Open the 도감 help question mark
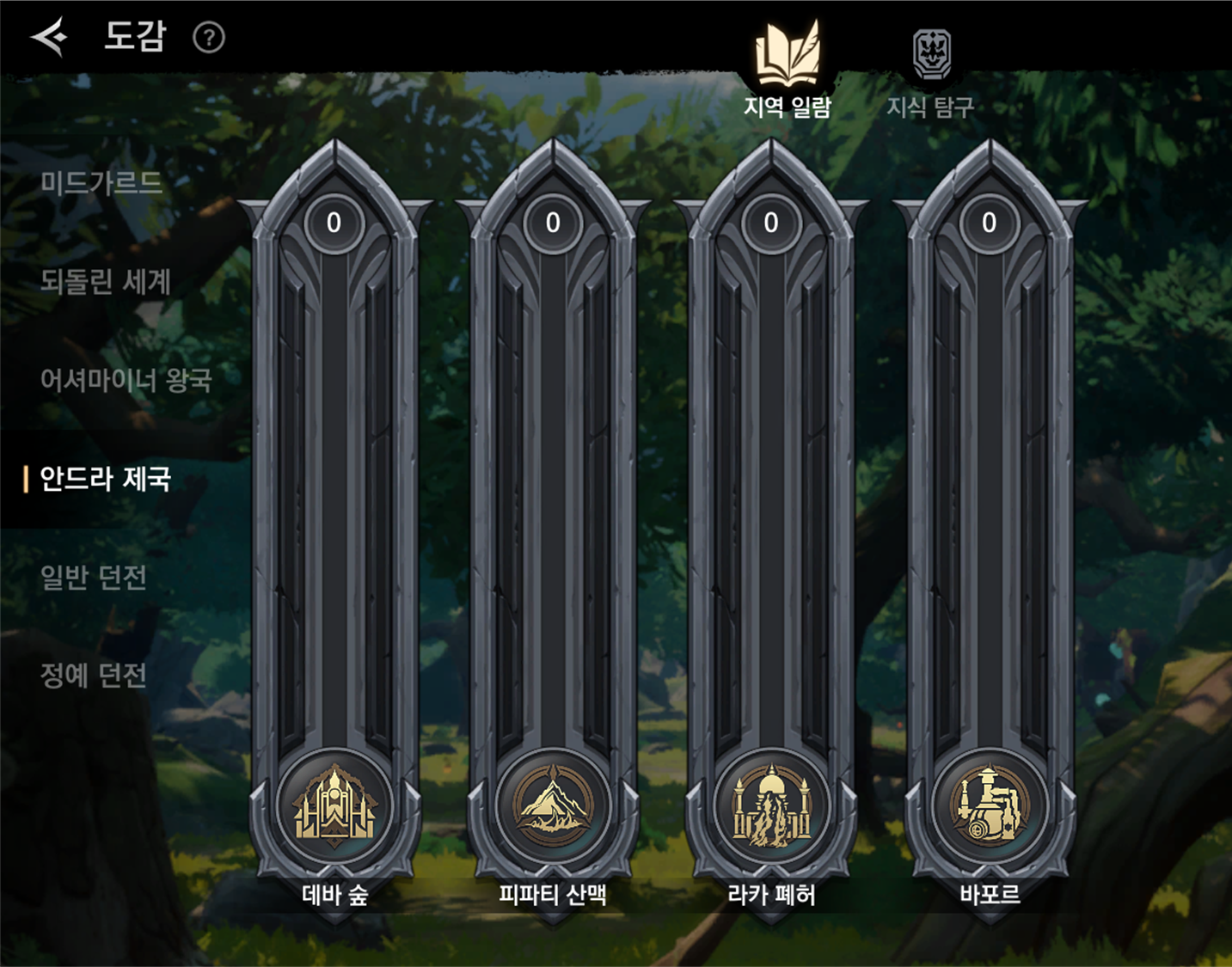 coord(208,38)
